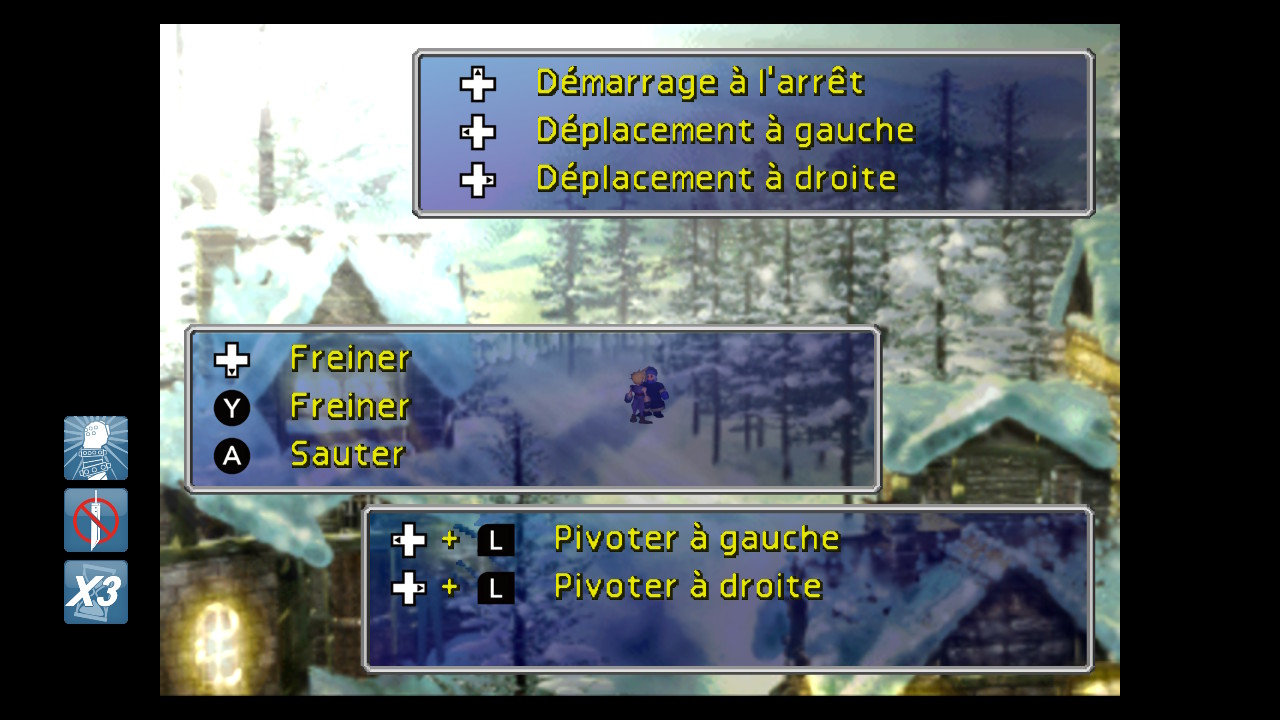Viewport: 1280px width, 720px height.
Task: Click the Freiner text label
Action: point(350,358)
